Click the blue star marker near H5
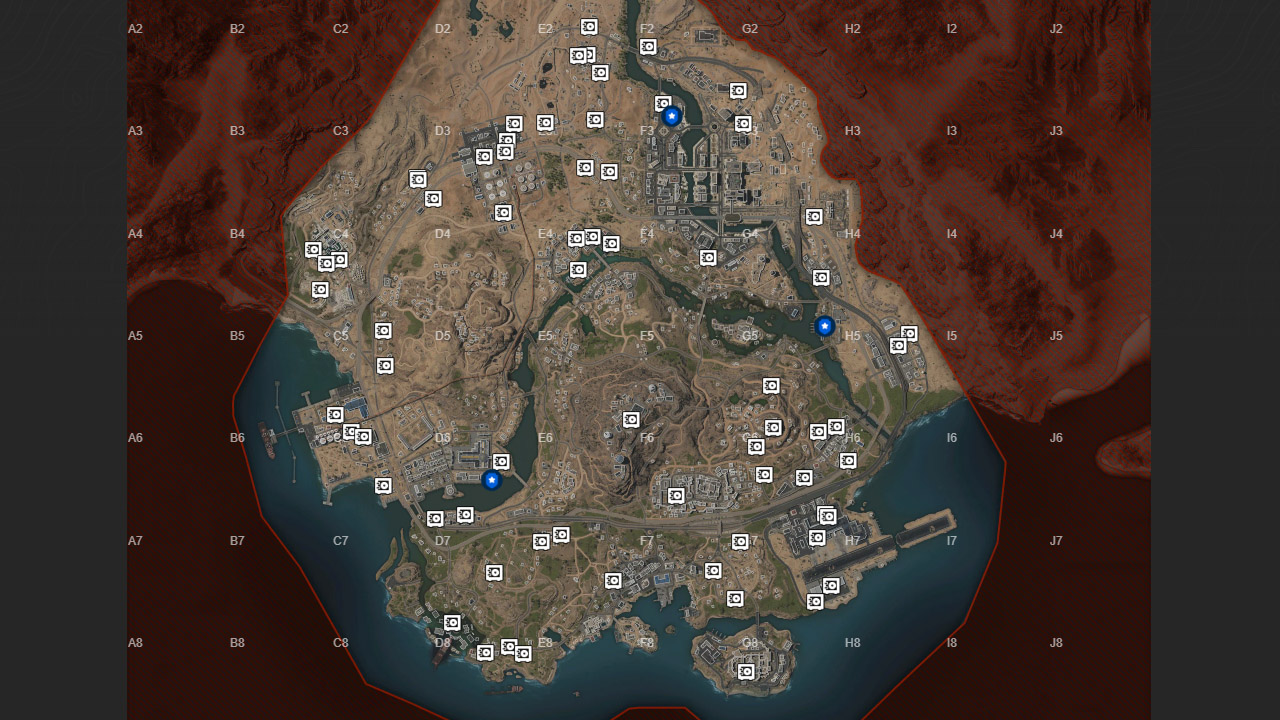This screenshot has width=1280, height=720. pos(823,325)
